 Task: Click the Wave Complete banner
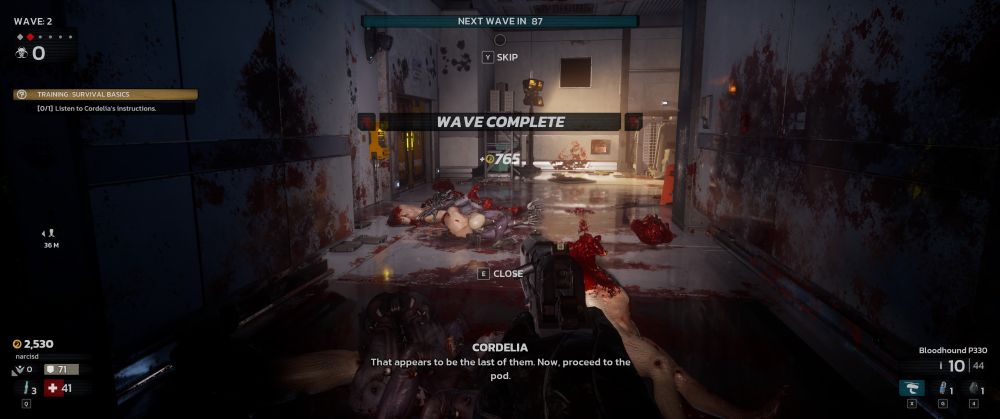[500, 122]
